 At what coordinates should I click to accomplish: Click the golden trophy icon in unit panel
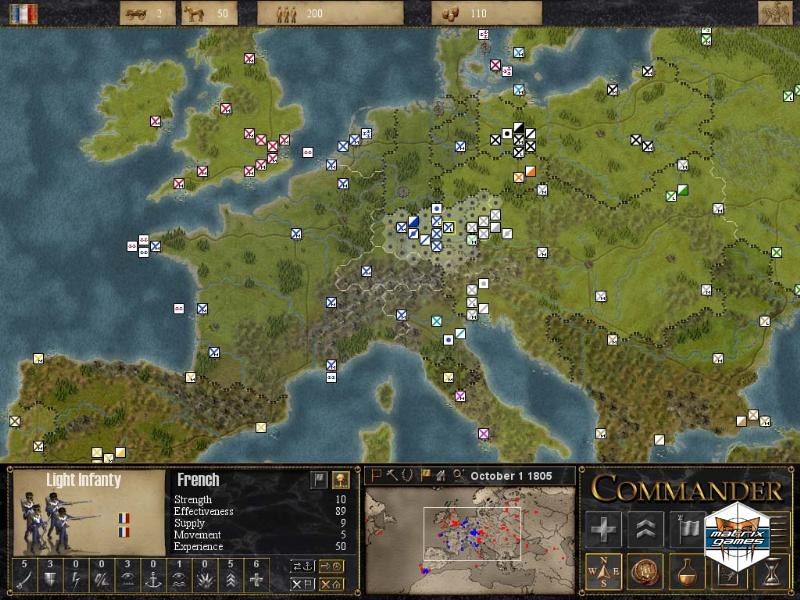[341, 480]
